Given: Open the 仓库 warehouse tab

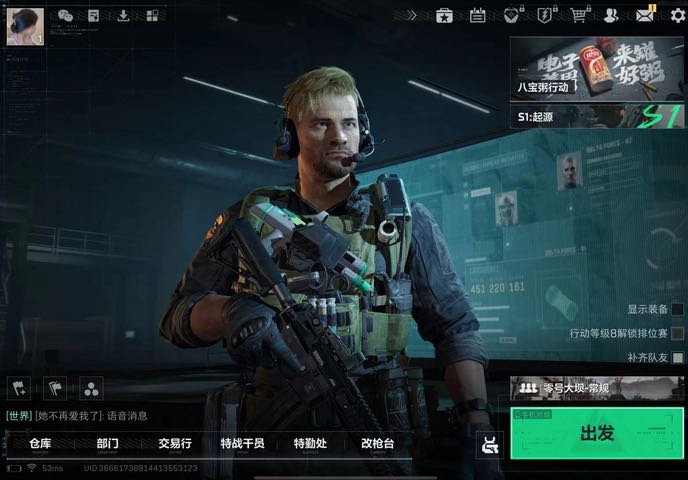Looking at the screenshot, I should (x=40, y=443).
